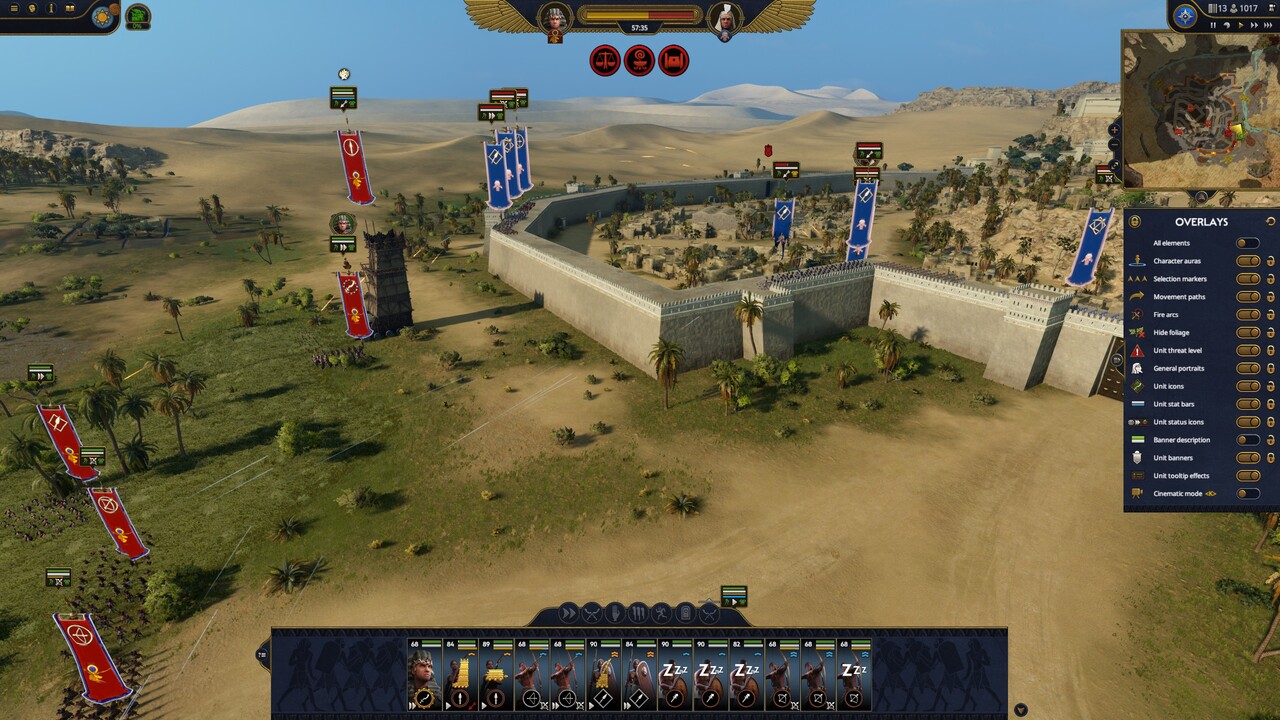Switch the Unit banners overlay off
The width and height of the screenshot is (1280, 720).
coord(1247,458)
